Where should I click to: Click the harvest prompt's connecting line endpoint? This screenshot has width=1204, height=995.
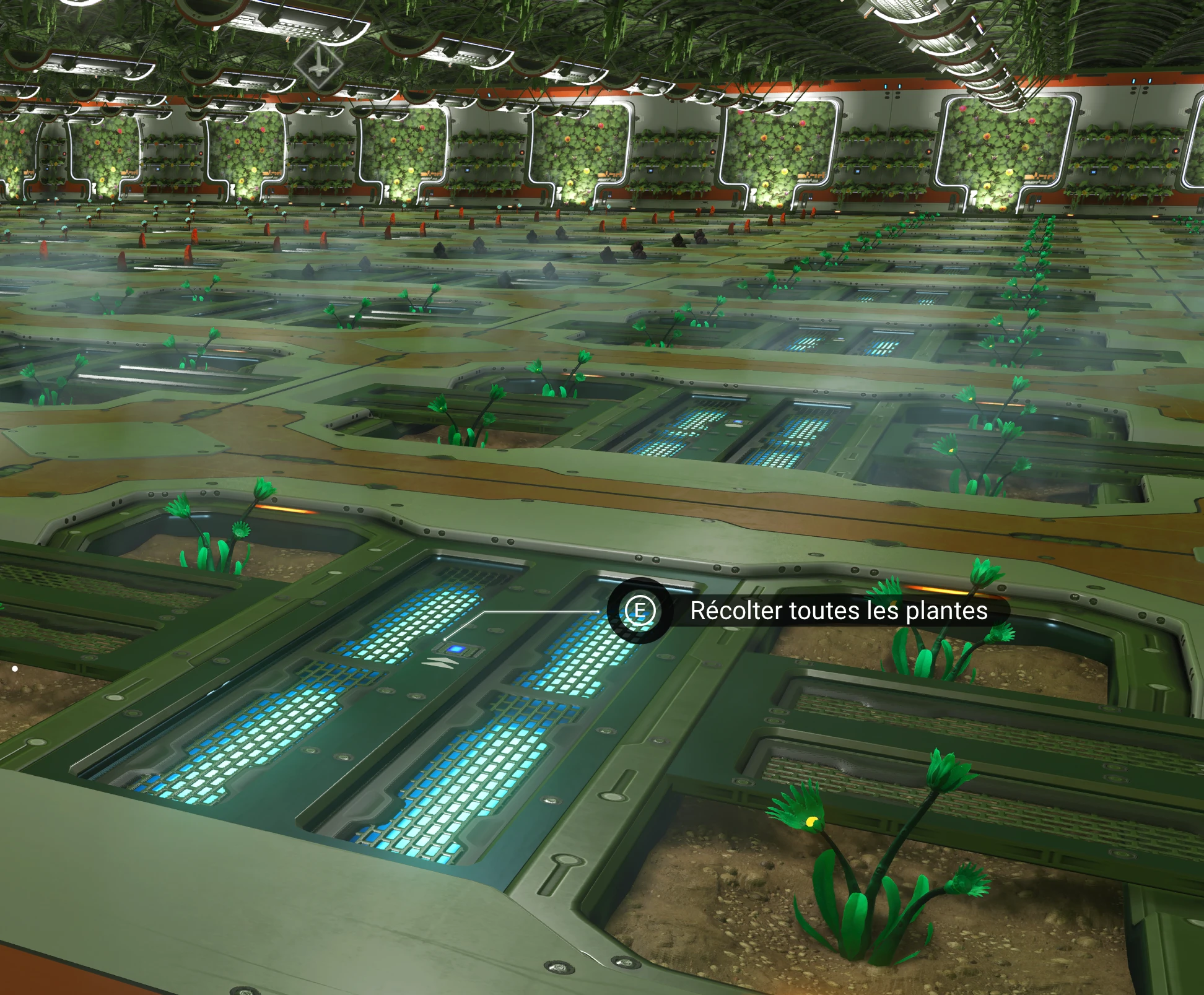[445, 640]
